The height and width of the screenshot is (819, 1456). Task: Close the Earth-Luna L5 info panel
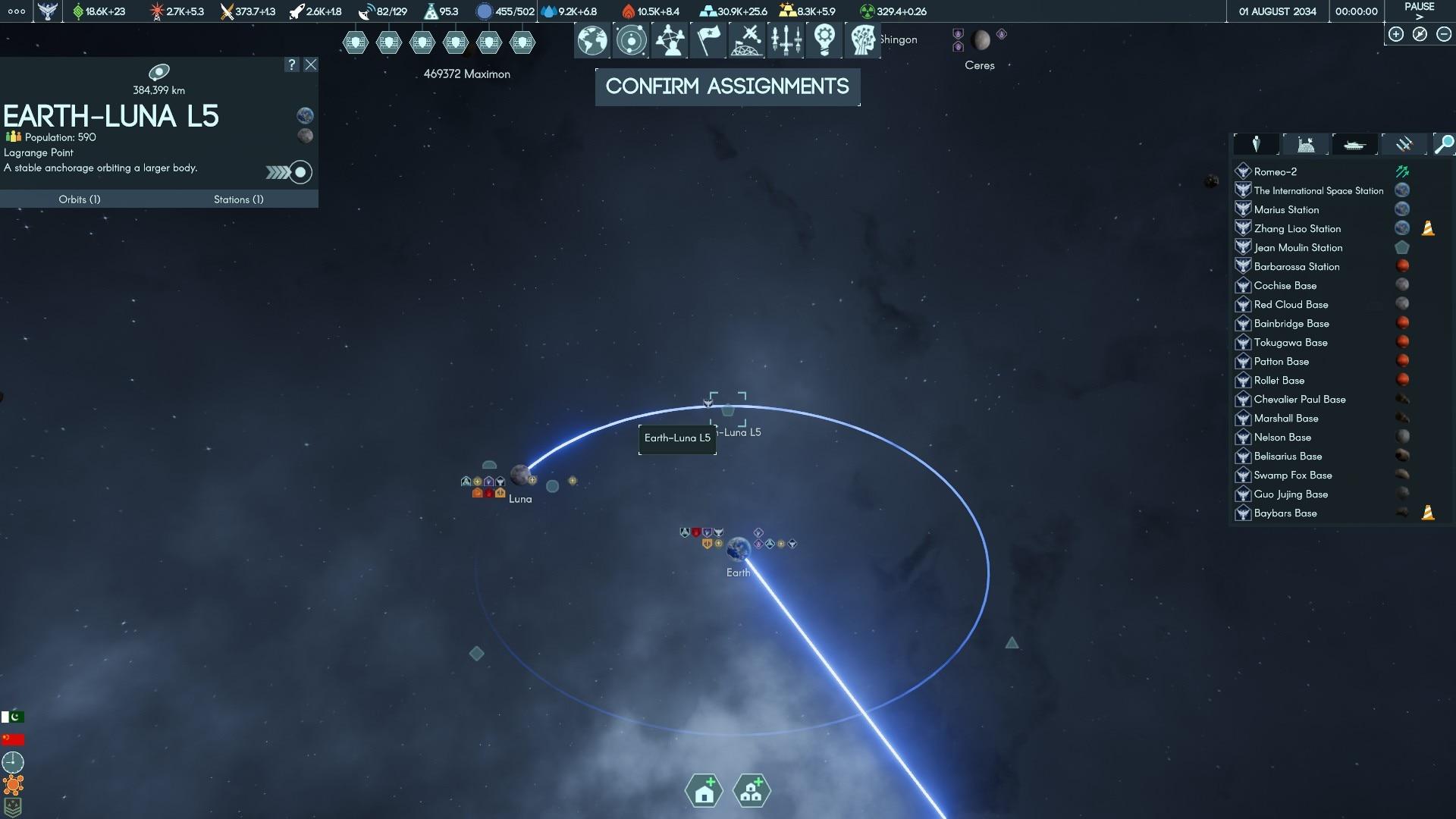click(x=311, y=64)
